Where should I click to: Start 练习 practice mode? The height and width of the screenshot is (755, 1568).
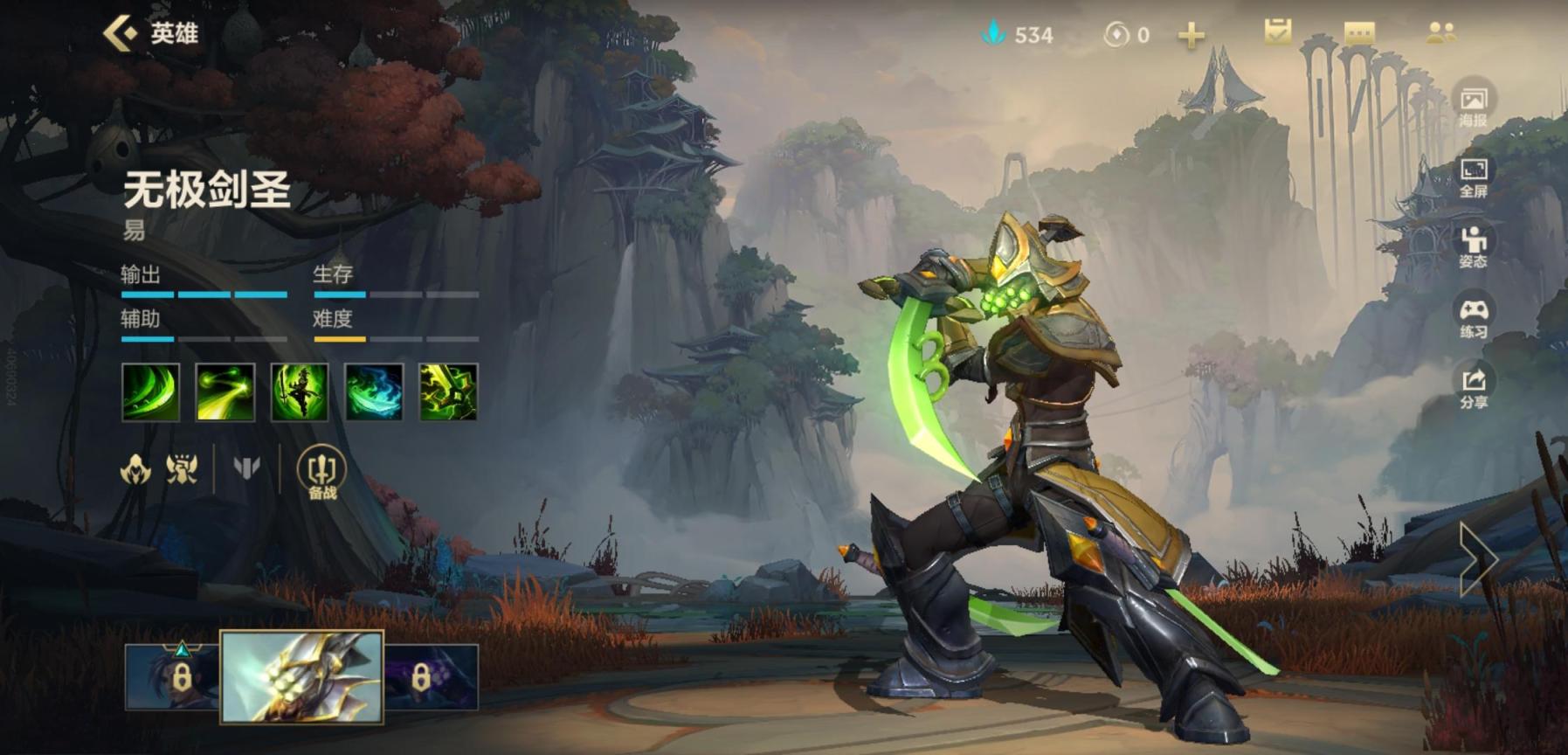click(1473, 318)
